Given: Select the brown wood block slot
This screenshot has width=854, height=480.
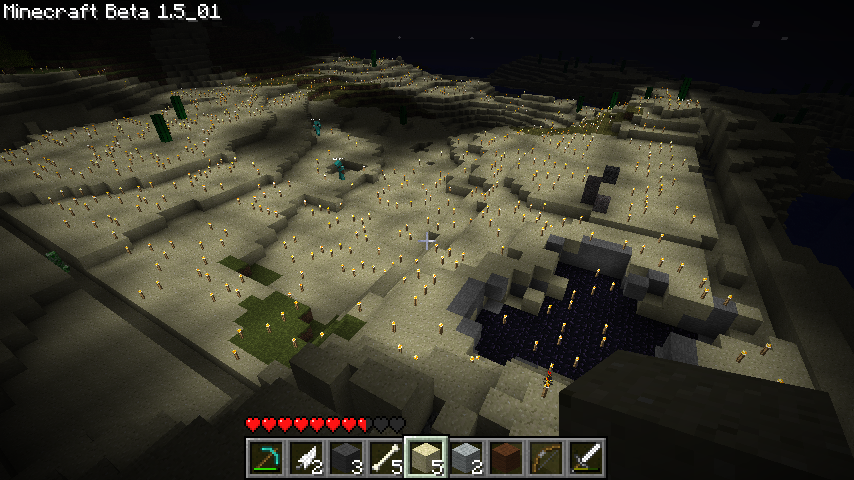Looking at the screenshot, I should point(506,457).
